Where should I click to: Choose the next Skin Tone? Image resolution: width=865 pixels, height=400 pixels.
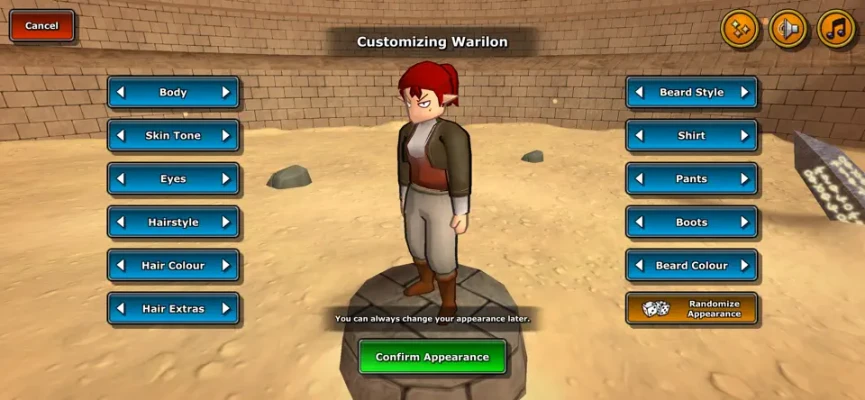pos(226,135)
